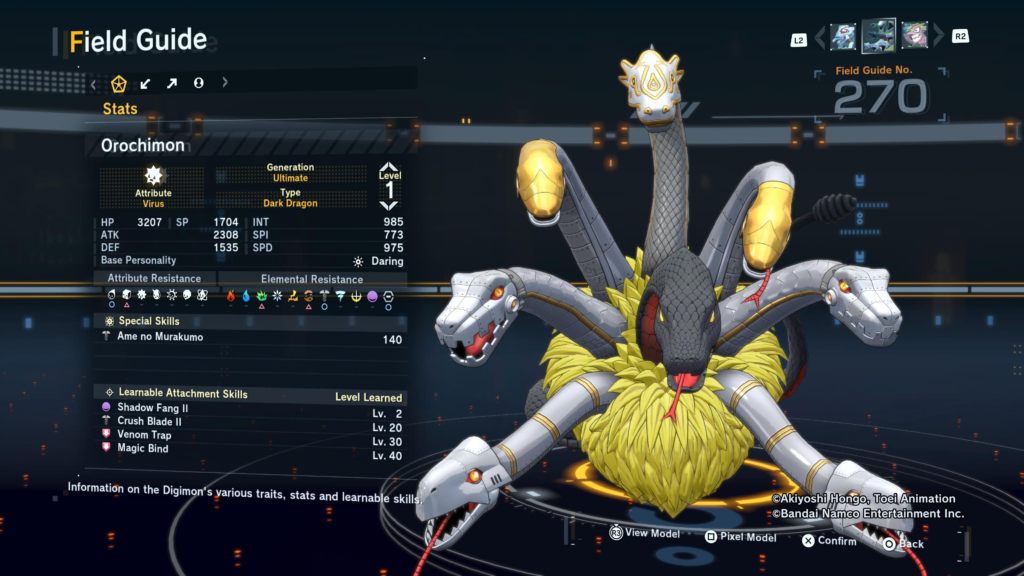Image resolution: width=1024 pixels, height=576 pixels.
Task: Highlight the Magic Bind skill row
Action: click(x=250, y=449)
